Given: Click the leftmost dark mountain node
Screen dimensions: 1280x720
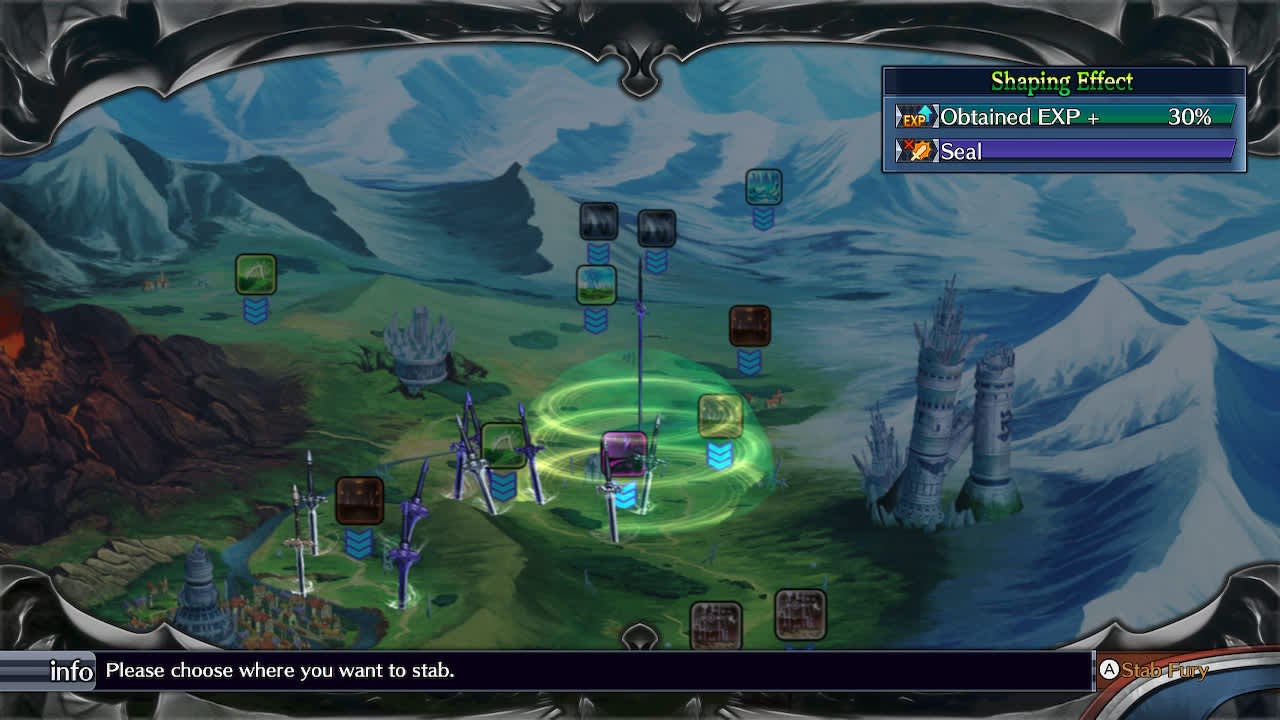Looking at the screenshot, I should pos(597,222).
